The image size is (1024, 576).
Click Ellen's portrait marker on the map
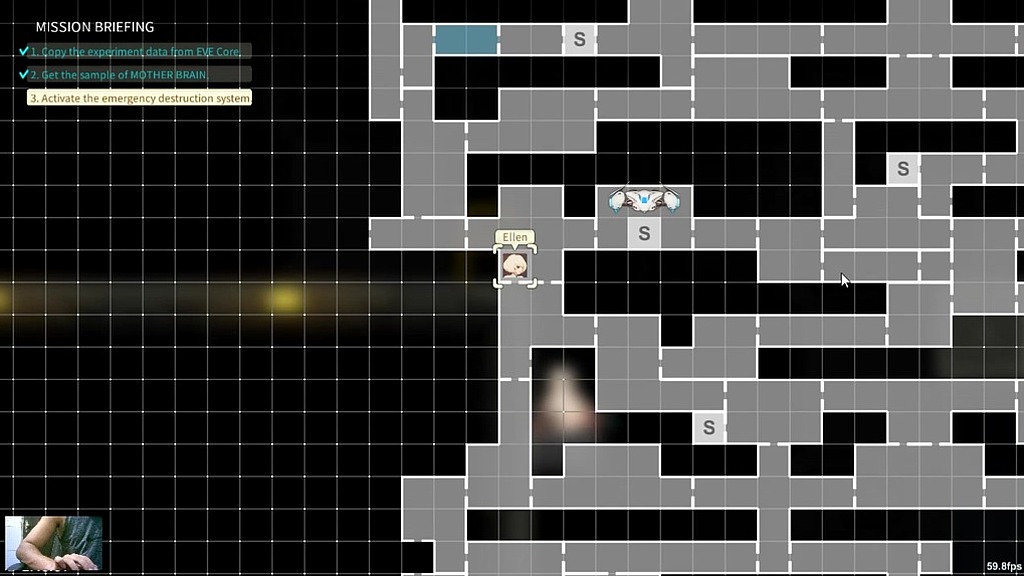[515, 266]
